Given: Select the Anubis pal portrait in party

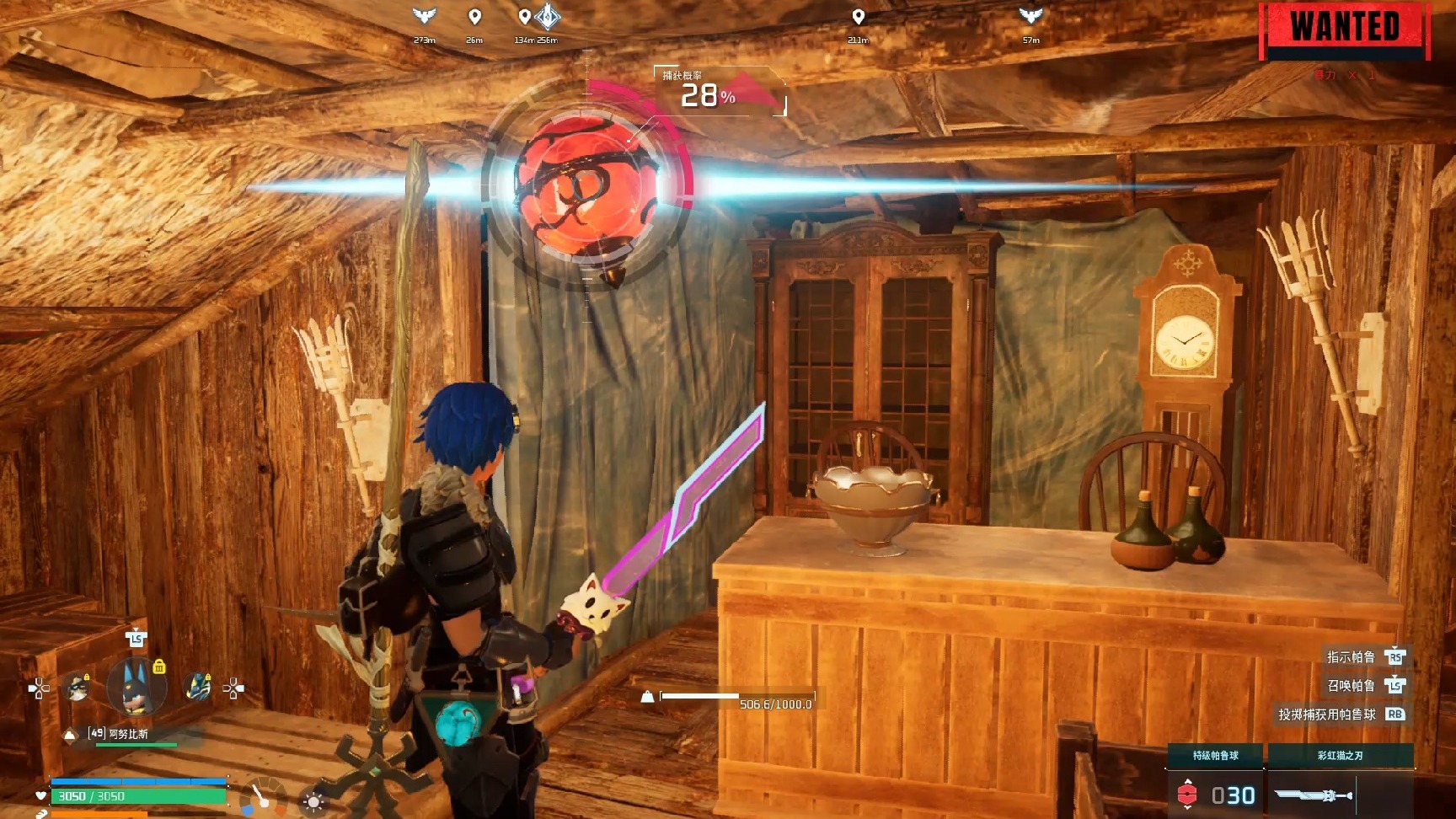Looking at the screenshot, I should pos(136,687).
